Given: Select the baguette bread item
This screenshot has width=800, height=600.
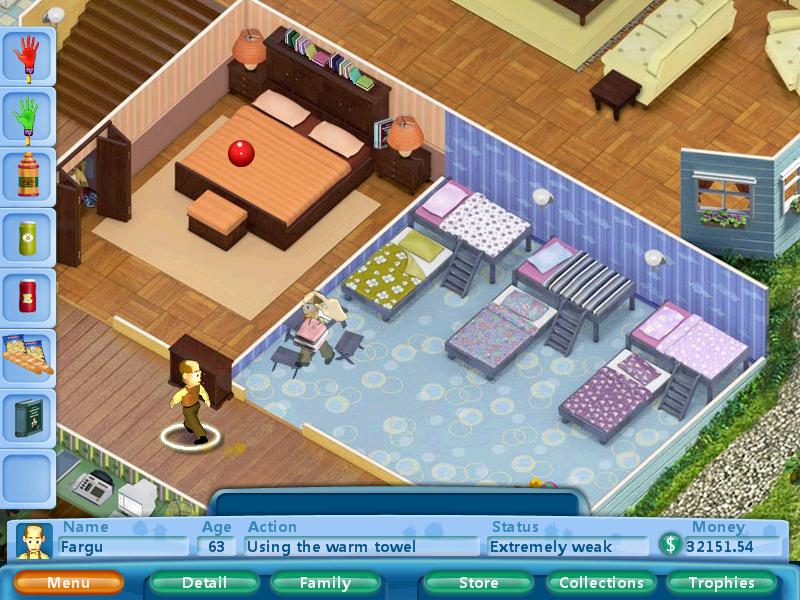Looking at the screenshot, I should pos(27,357).
